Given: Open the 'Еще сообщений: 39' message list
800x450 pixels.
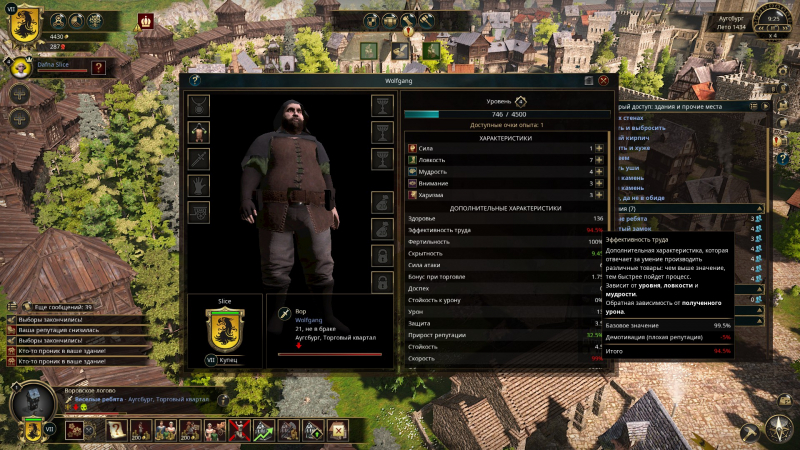Looking at the screenshot, I should click(x=62, y=307).
